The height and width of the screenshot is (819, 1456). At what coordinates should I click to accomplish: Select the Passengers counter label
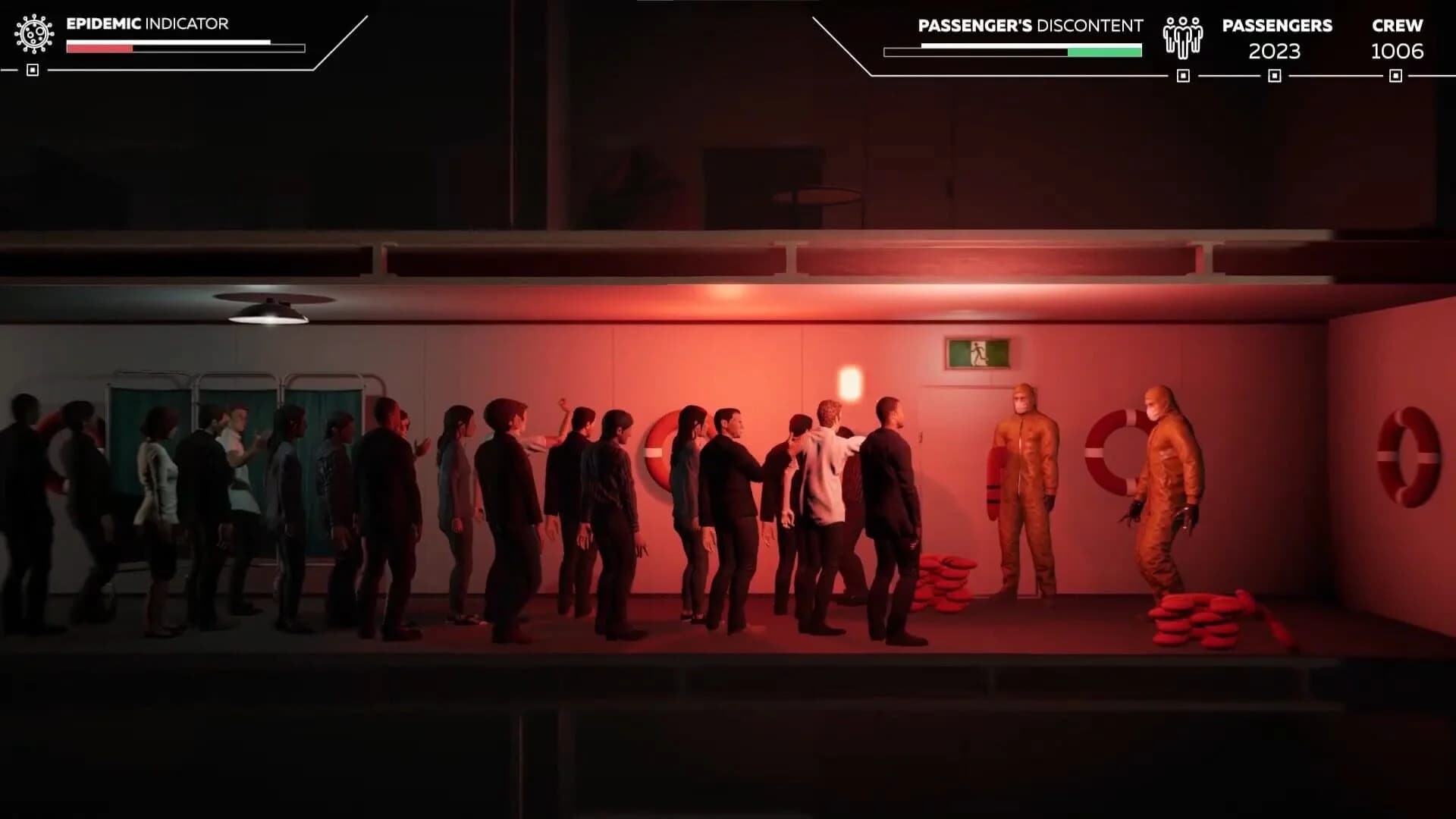1277,25
